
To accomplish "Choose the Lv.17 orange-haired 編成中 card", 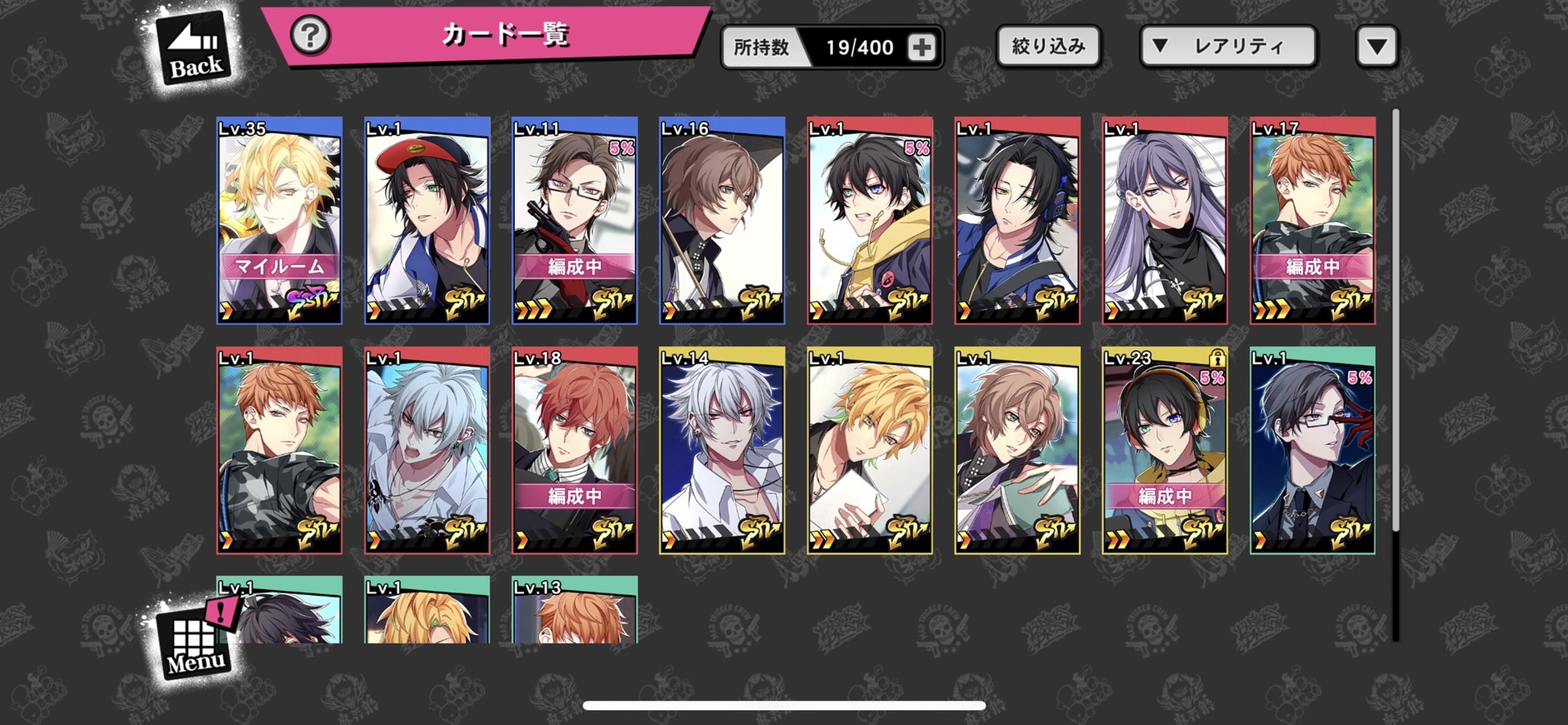I will [x=1312, y=221].
